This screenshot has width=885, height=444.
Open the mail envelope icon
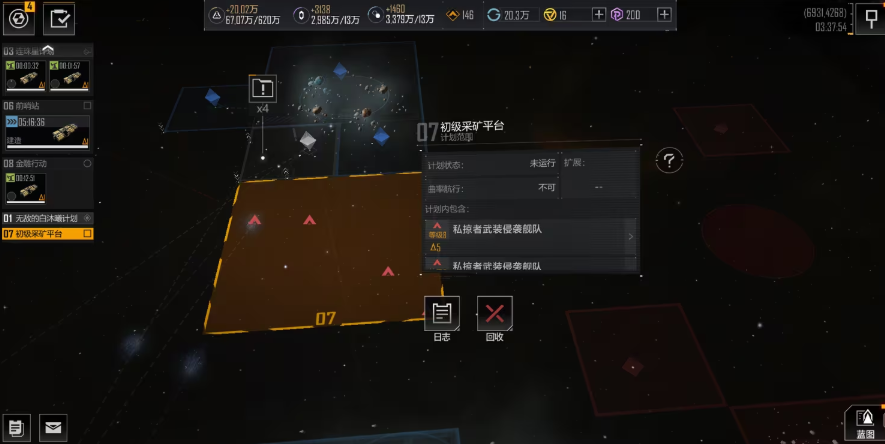pos(53,427)
